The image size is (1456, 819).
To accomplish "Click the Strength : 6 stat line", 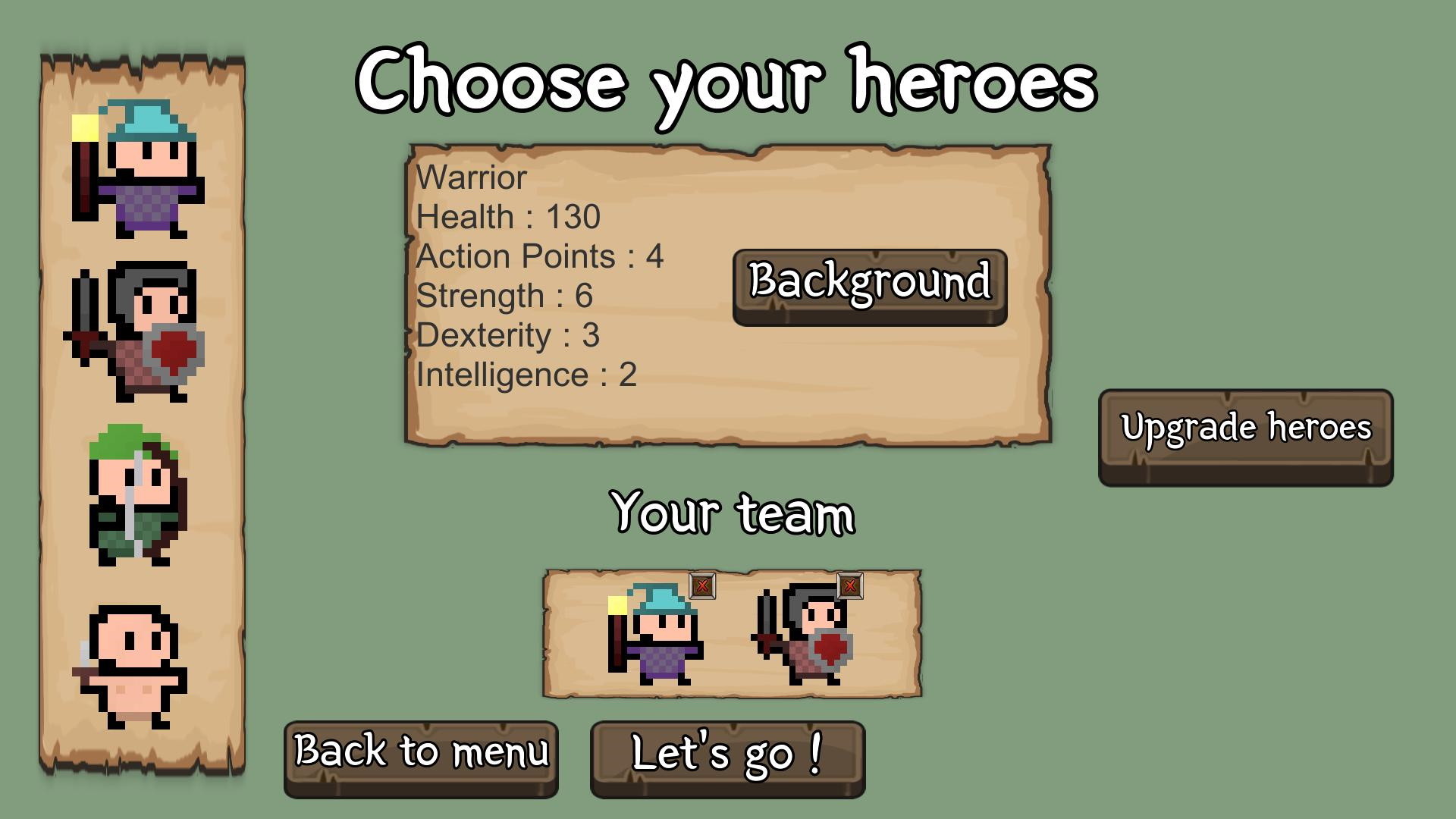I will click(504, 296).
